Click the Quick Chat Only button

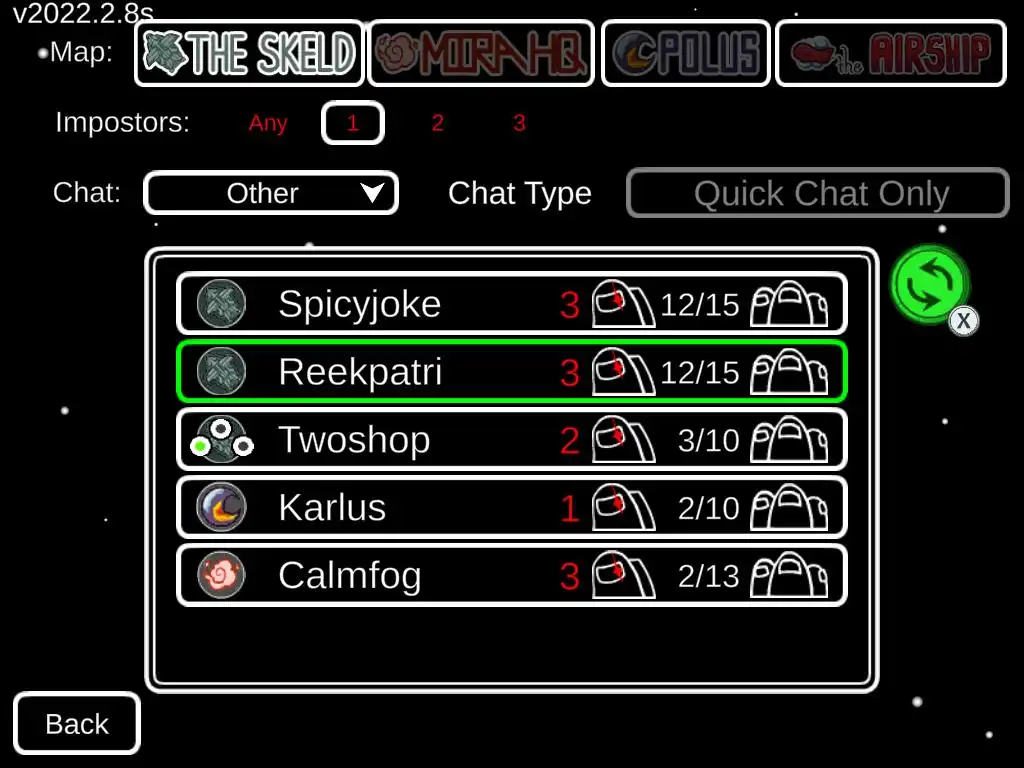coord(818,193)
